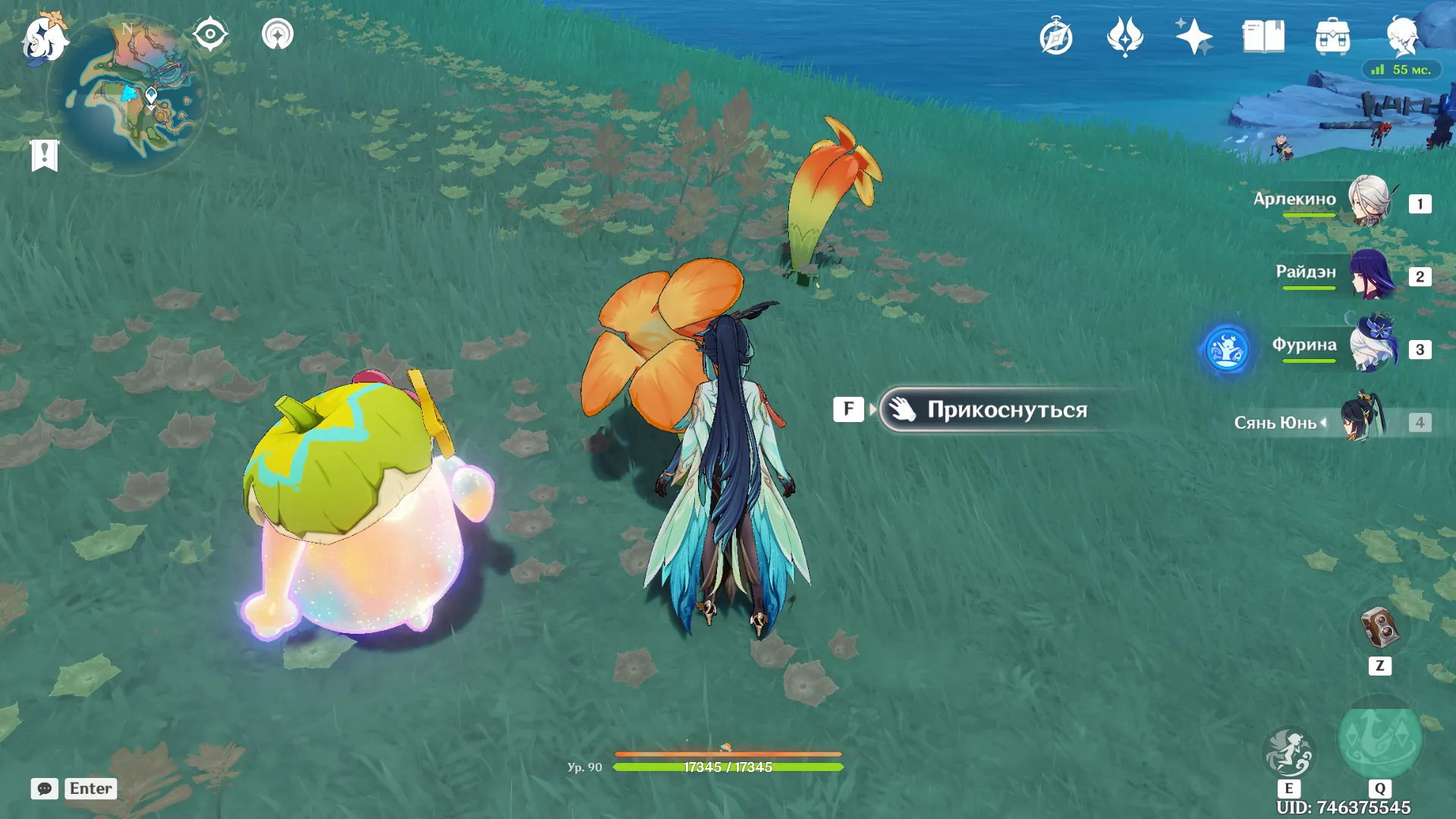Open the inventory backpack
Image resolution: width=1456 pixels, height=819 pixels.
[x=1332, y=36]
